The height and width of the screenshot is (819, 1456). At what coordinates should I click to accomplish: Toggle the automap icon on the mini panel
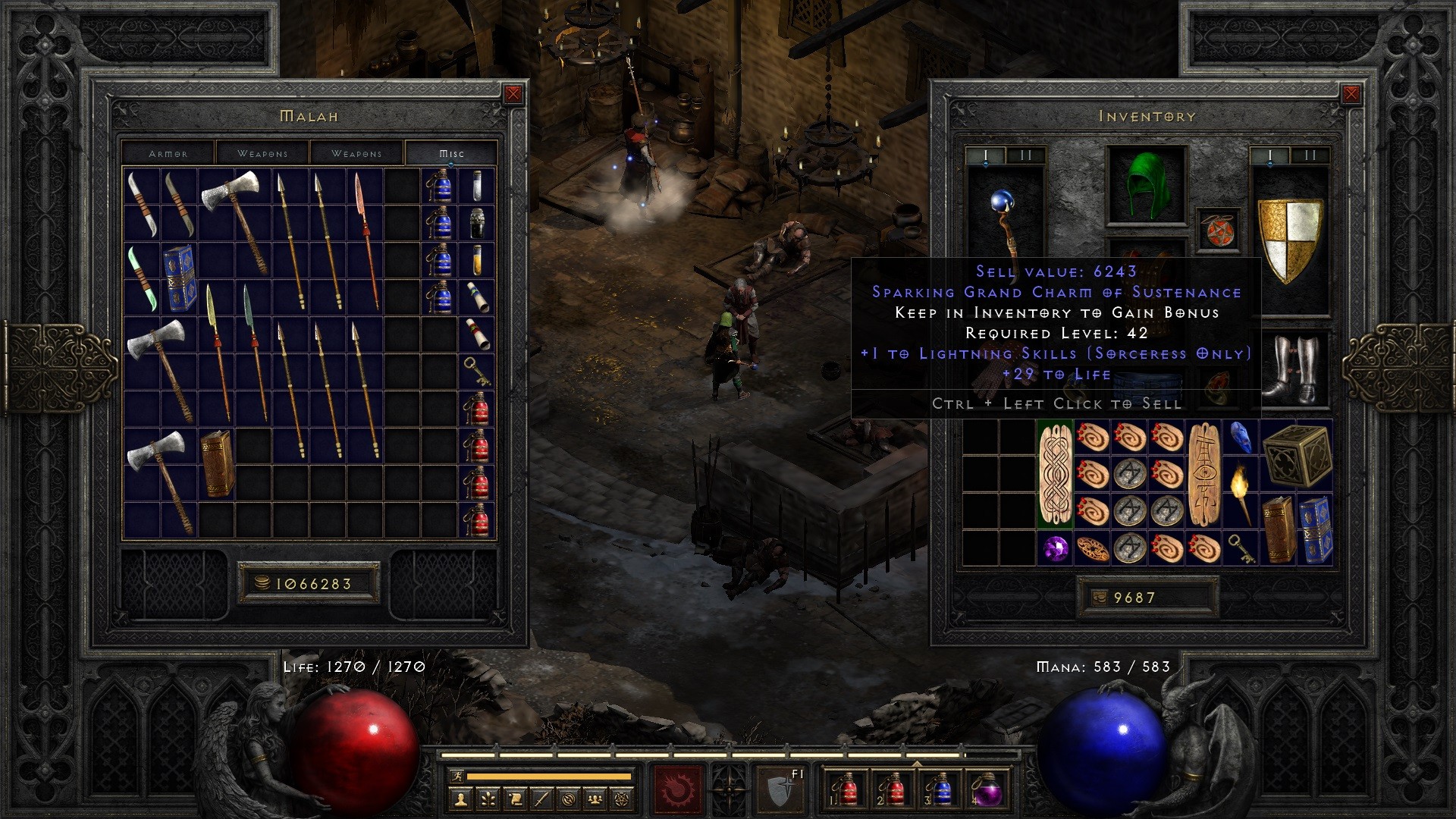tap(568, 800)
